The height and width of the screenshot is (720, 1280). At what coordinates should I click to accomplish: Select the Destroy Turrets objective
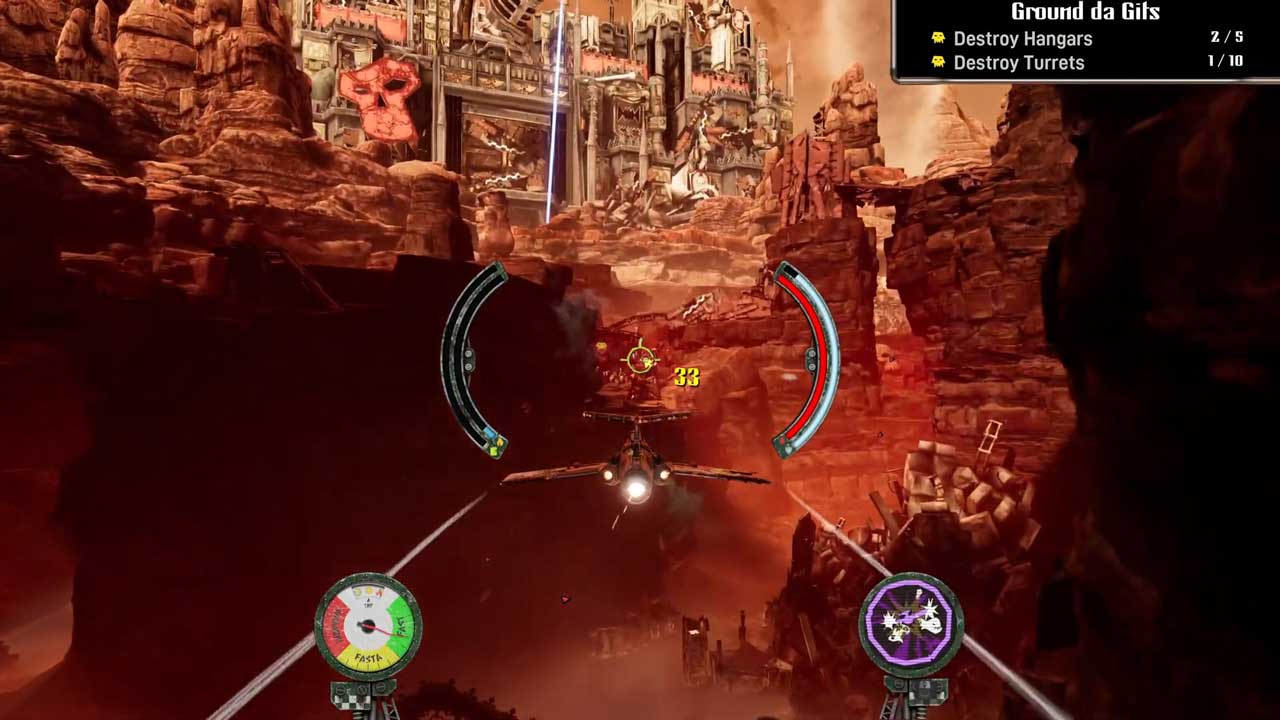[x=1018, y=63]
